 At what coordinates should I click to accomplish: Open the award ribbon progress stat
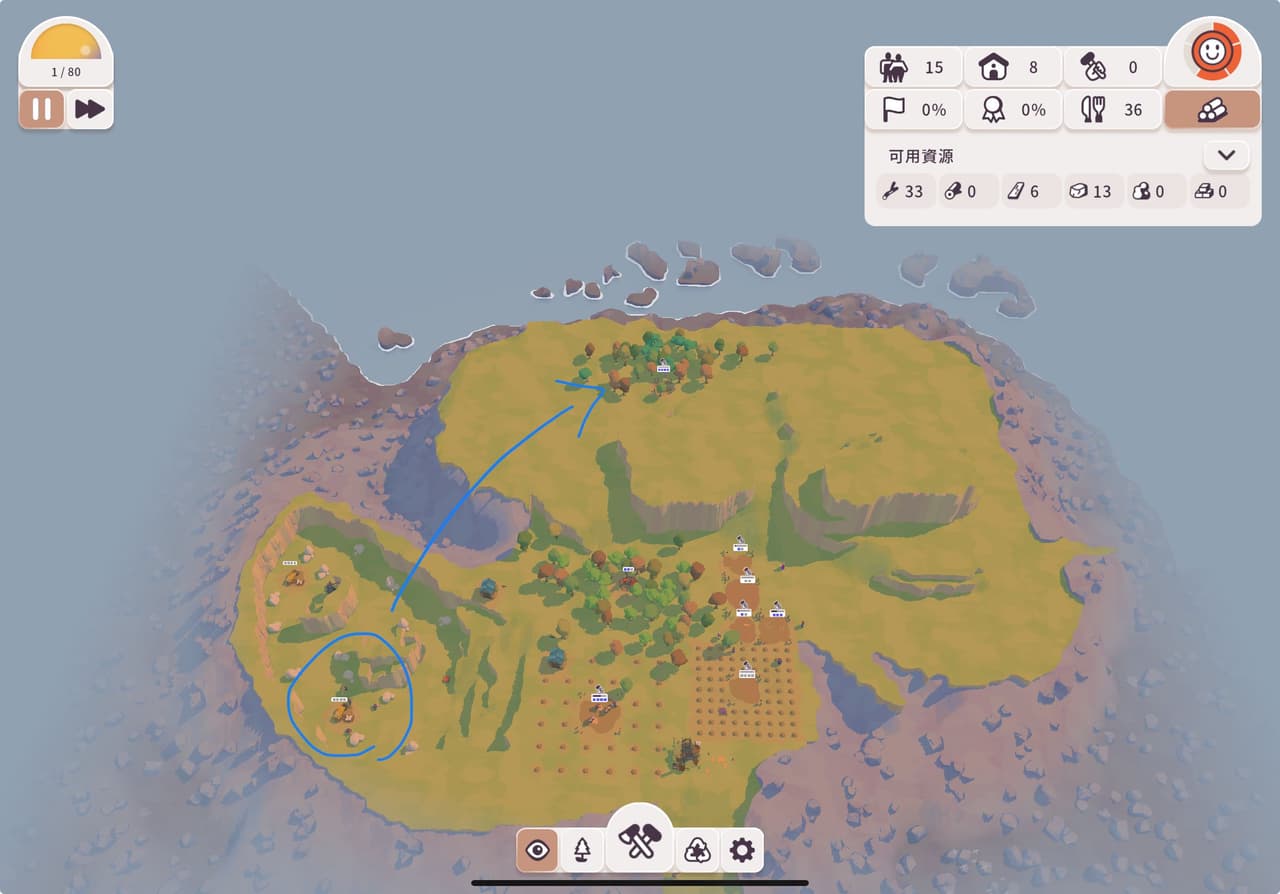coord(1013,110)
